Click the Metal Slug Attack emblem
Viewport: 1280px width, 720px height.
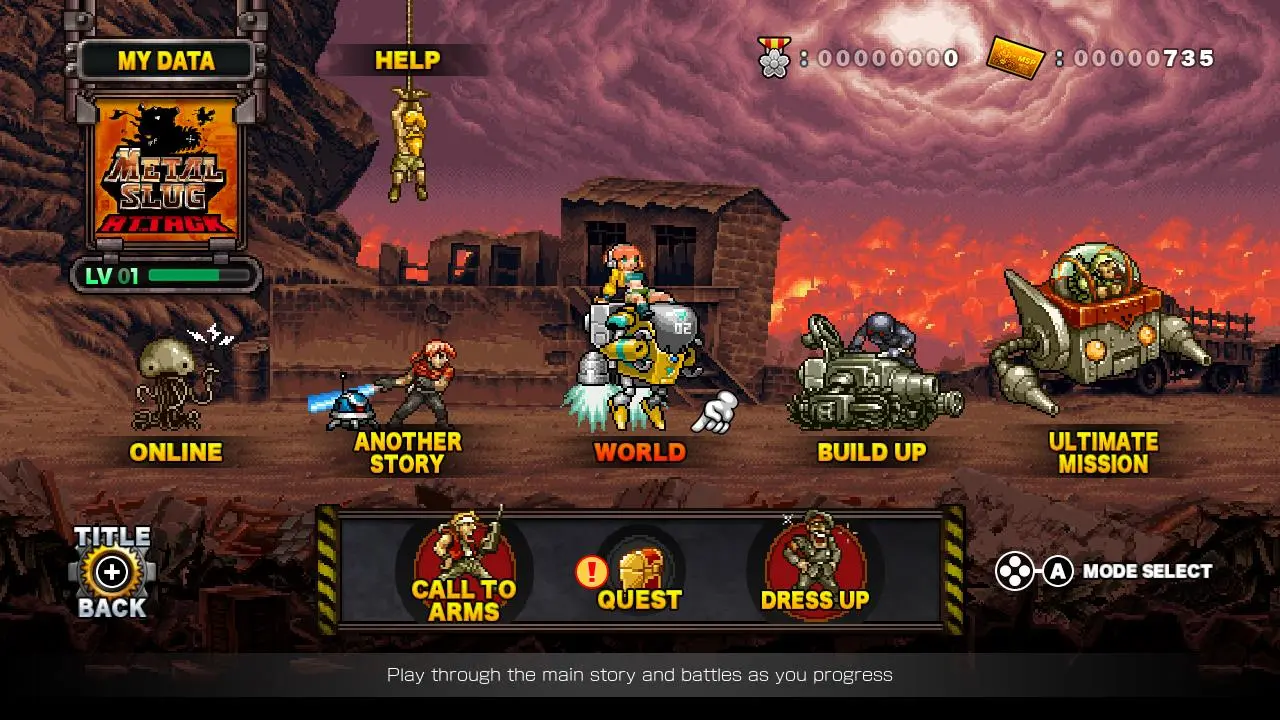click(168, 180)
